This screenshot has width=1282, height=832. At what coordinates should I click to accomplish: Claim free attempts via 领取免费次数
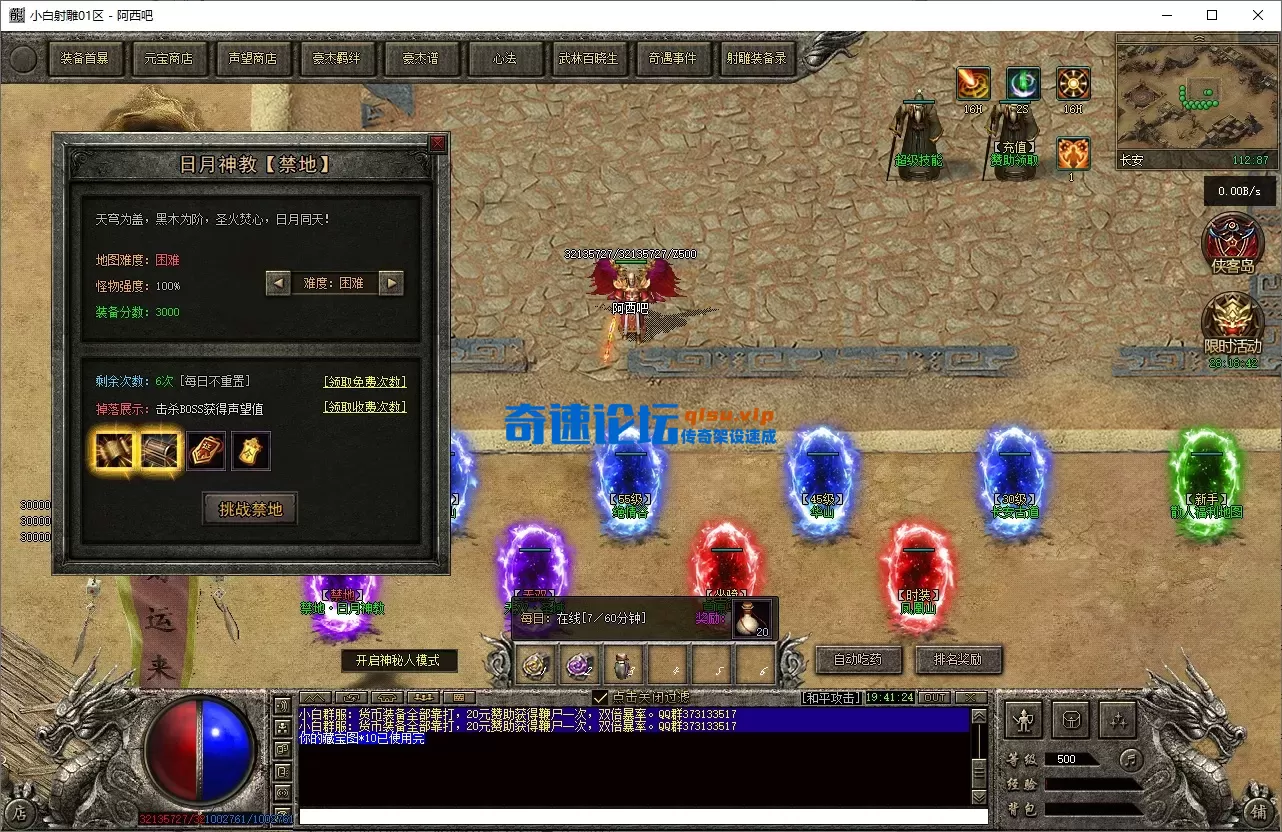(x=365, y=381)
